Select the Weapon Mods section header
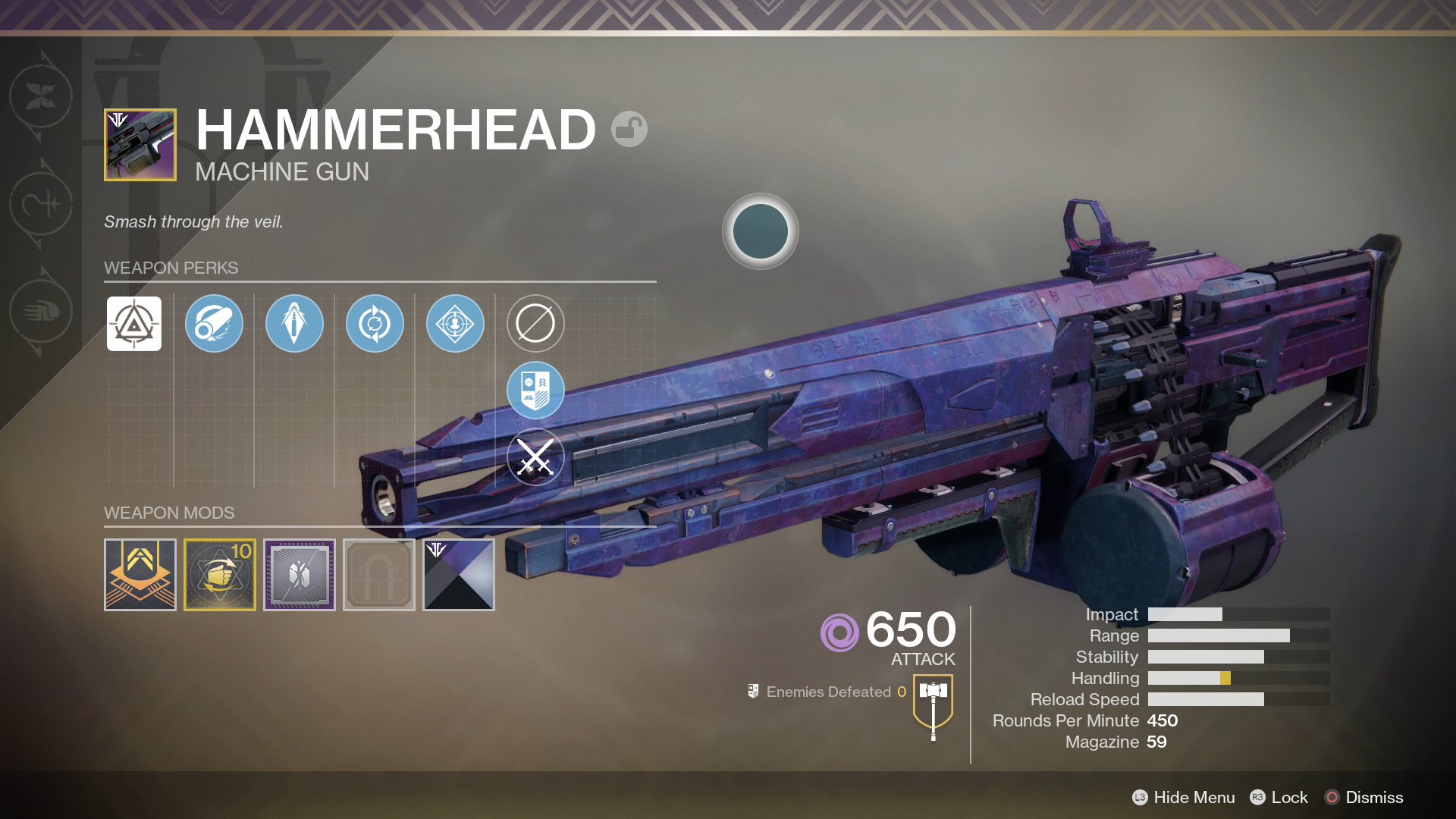 click(x=168, y=513)
